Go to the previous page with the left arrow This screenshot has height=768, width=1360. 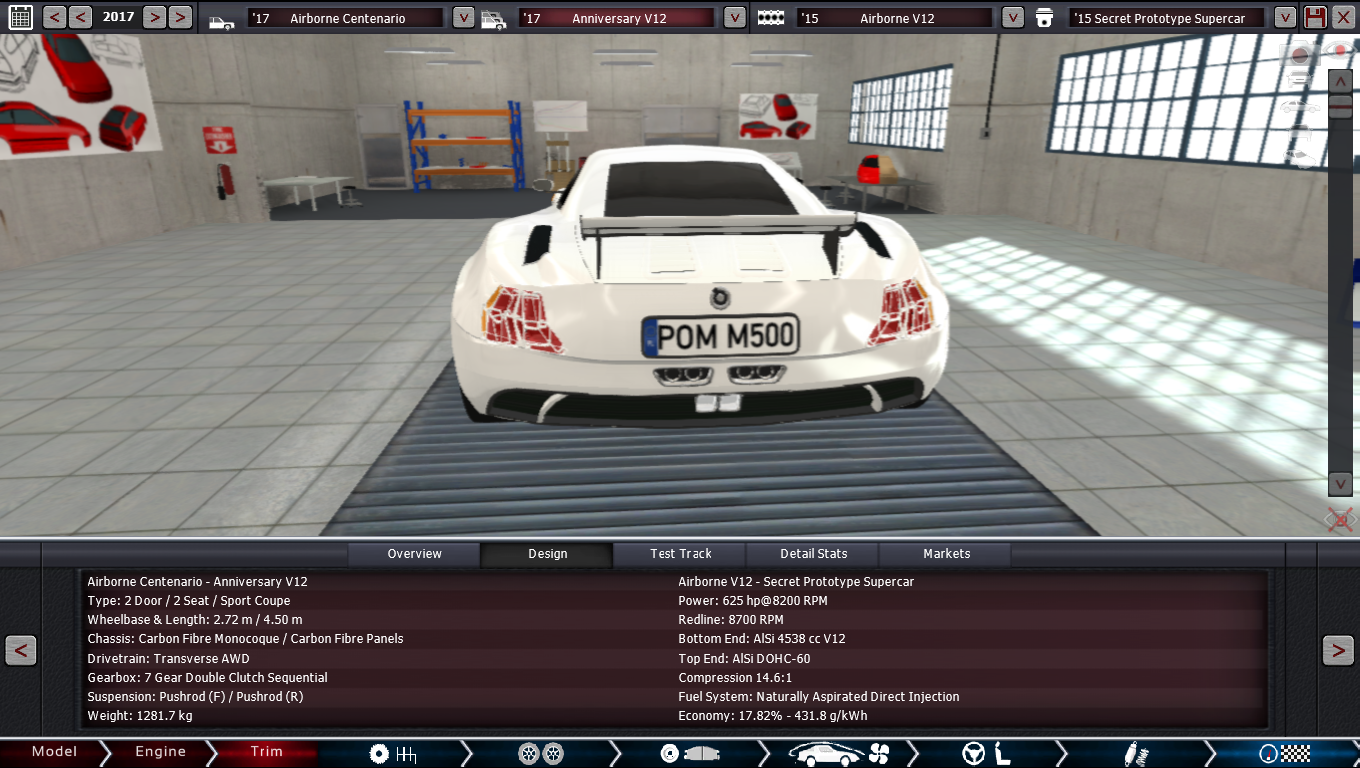point(21,651)
